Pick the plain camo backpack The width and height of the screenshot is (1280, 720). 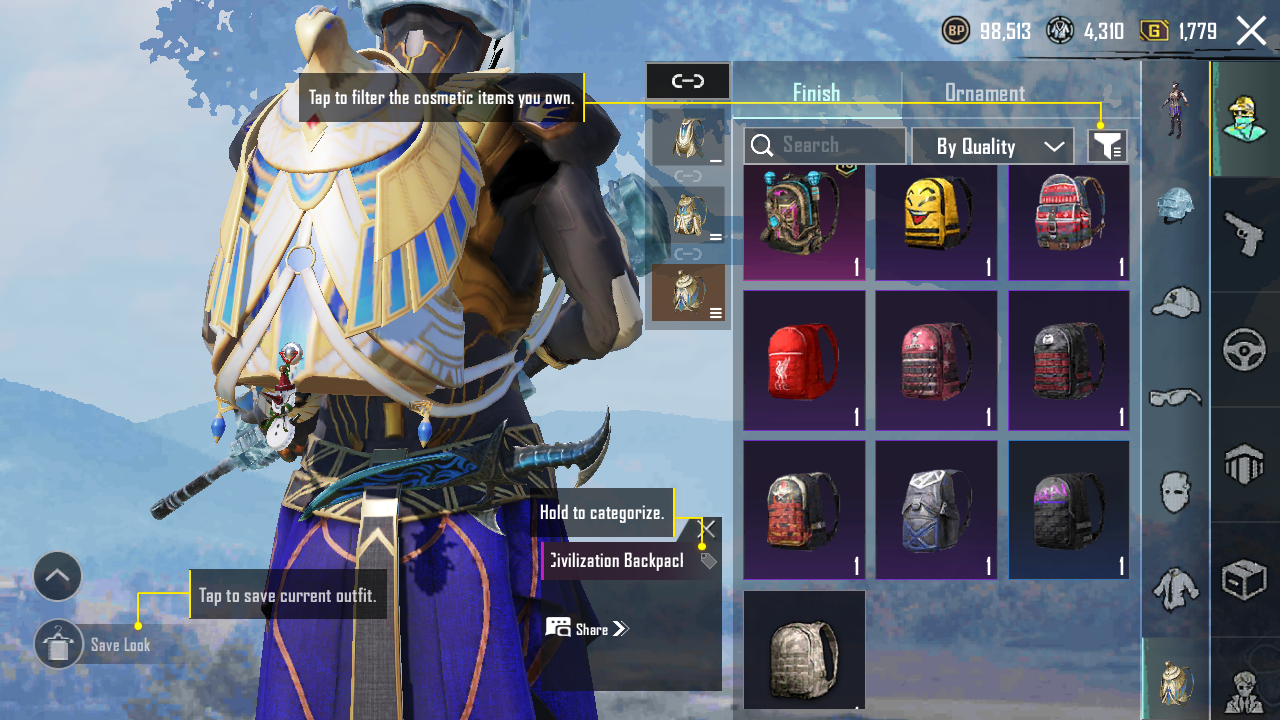point(804,649)
